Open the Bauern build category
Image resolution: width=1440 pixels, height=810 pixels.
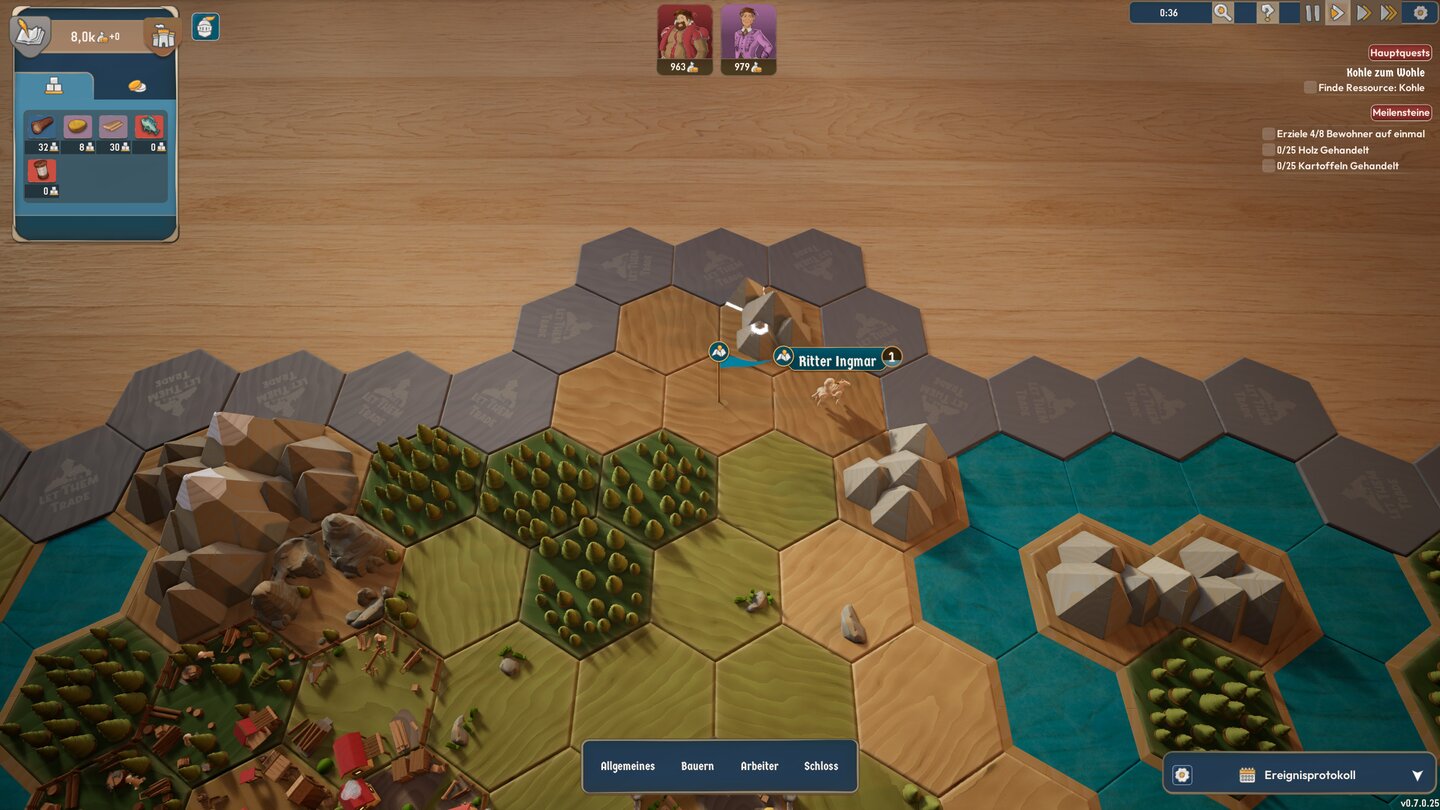[697, 766]
